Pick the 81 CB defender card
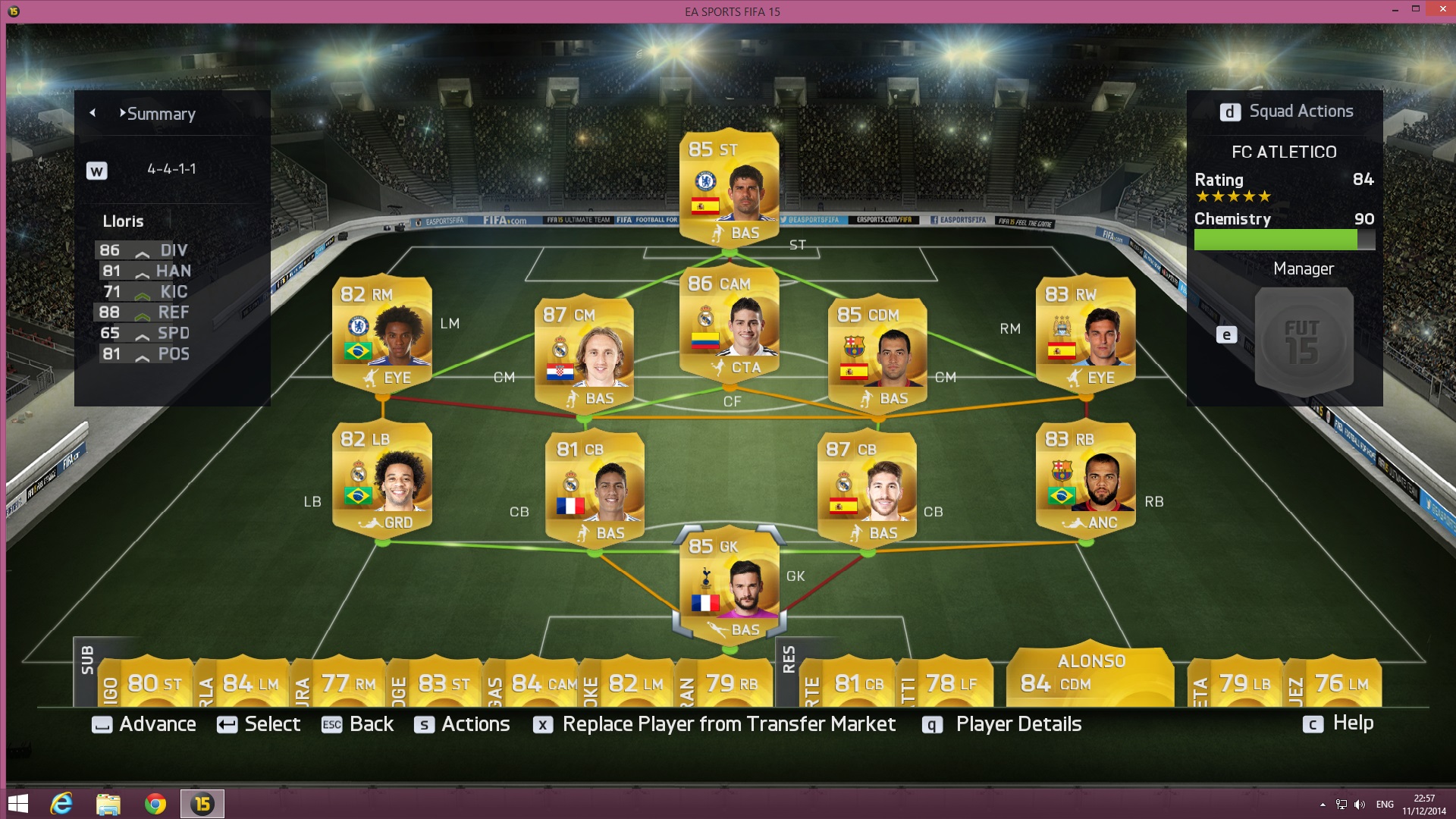This screenshot has width=1456, height=819. (595, 488)
